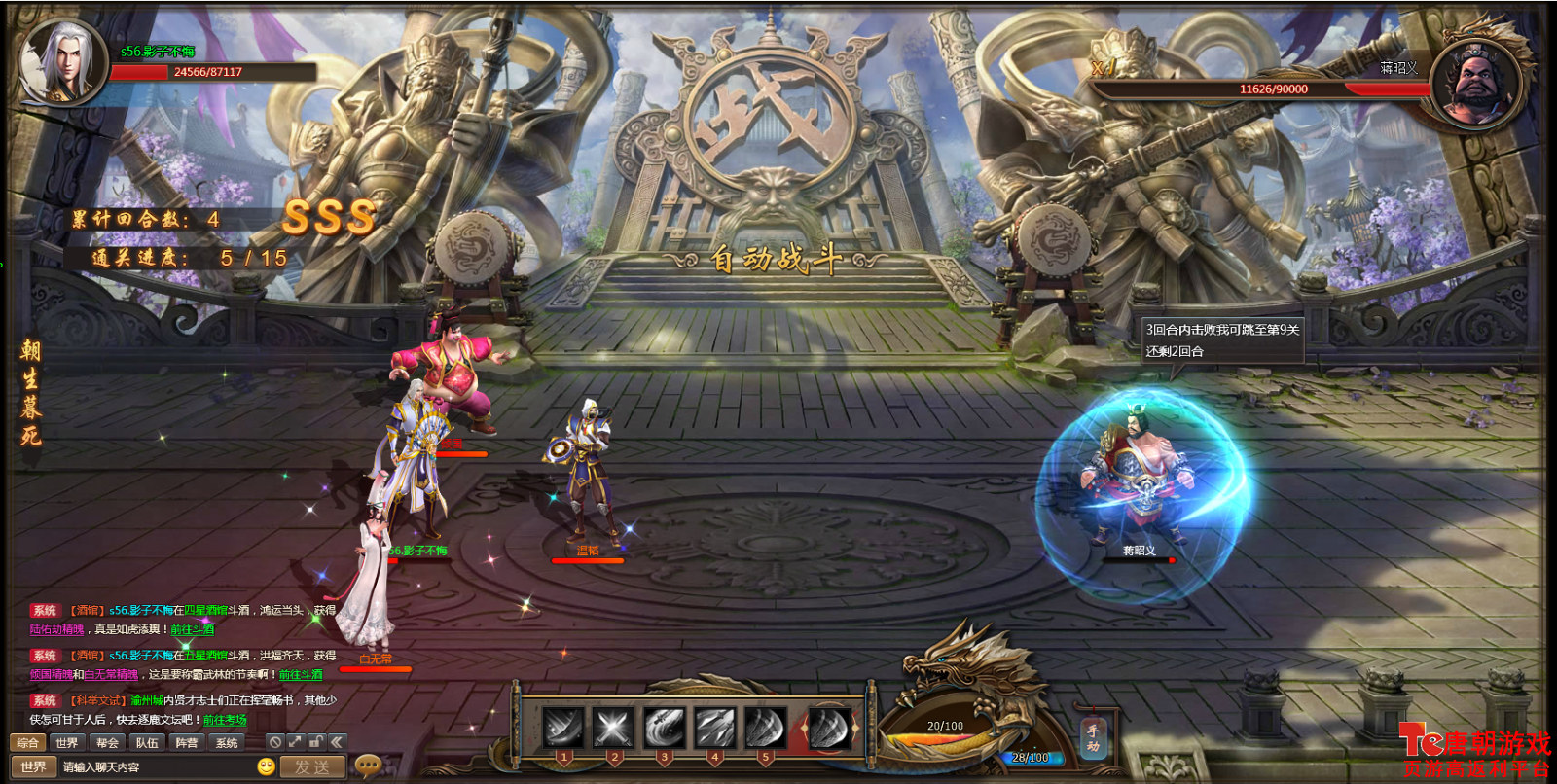Screen dimensions: 1557x784
Task: Collapse the chat panel with the double arrow
Action: point(337,742)
